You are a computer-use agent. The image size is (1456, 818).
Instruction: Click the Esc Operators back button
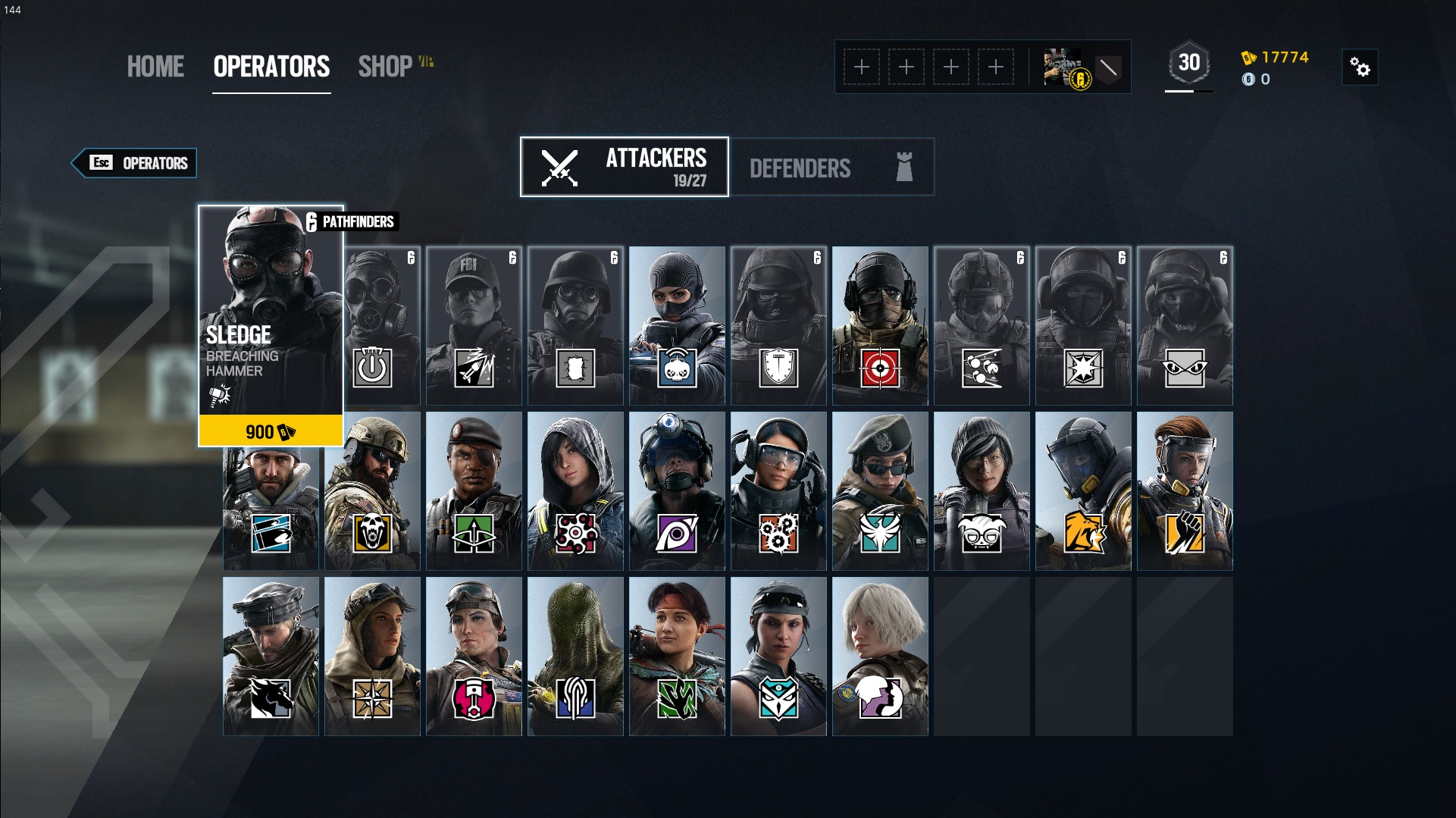(x=135, y=163)
